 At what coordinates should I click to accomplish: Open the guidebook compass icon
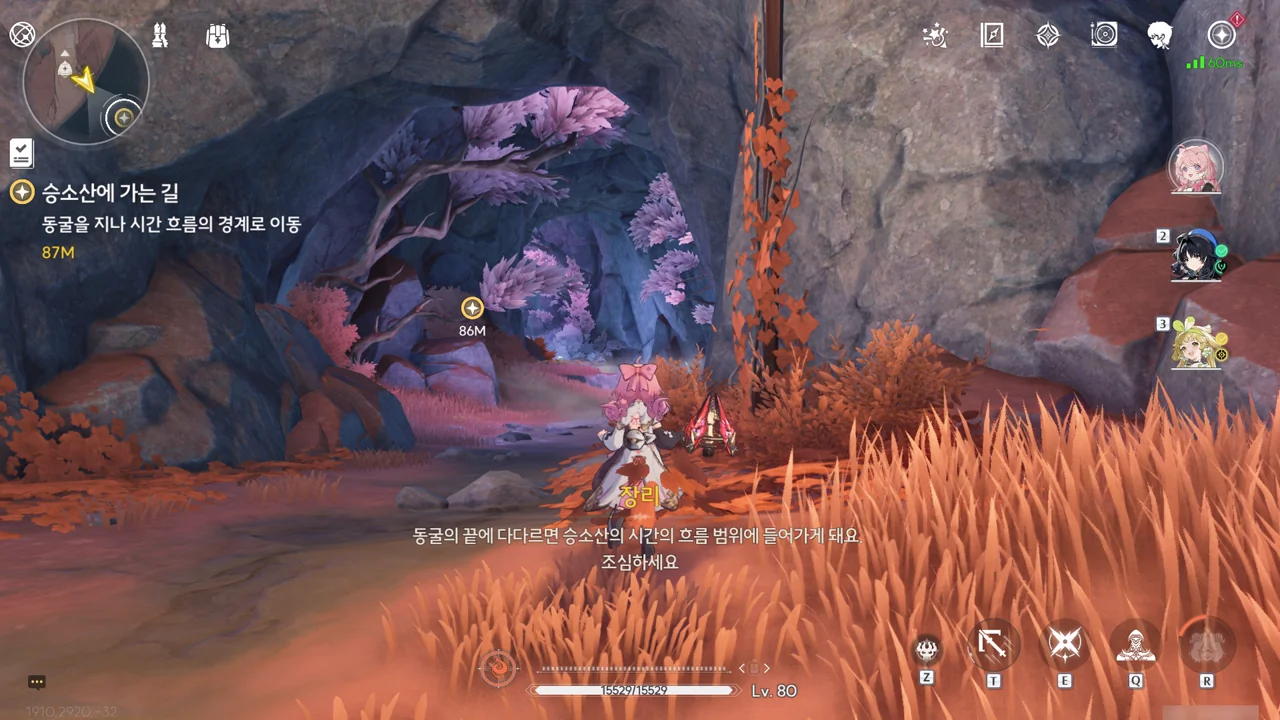pyautogui.click(x=991, y=36)
